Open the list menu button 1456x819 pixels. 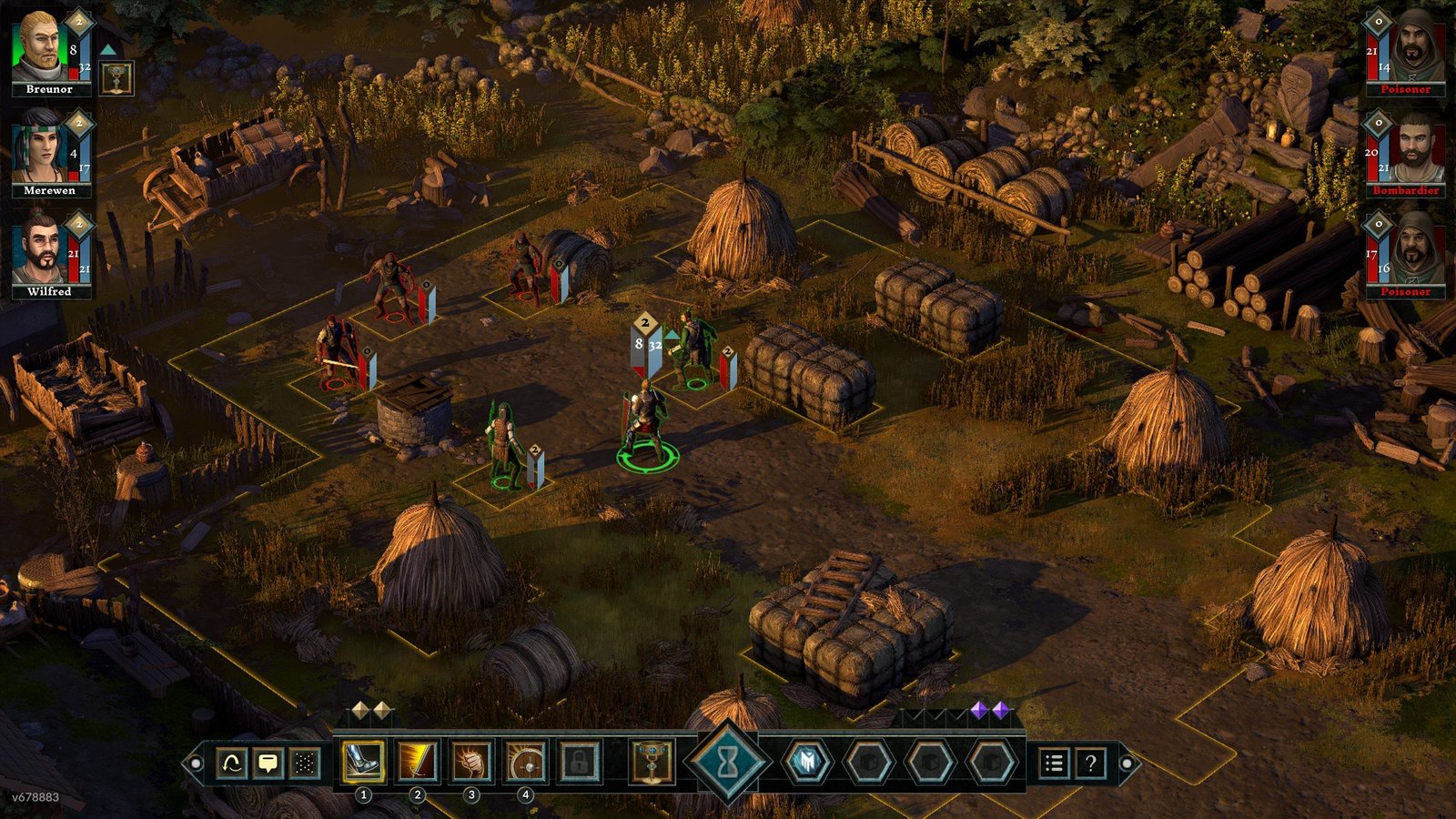(x=1054, y=763)
